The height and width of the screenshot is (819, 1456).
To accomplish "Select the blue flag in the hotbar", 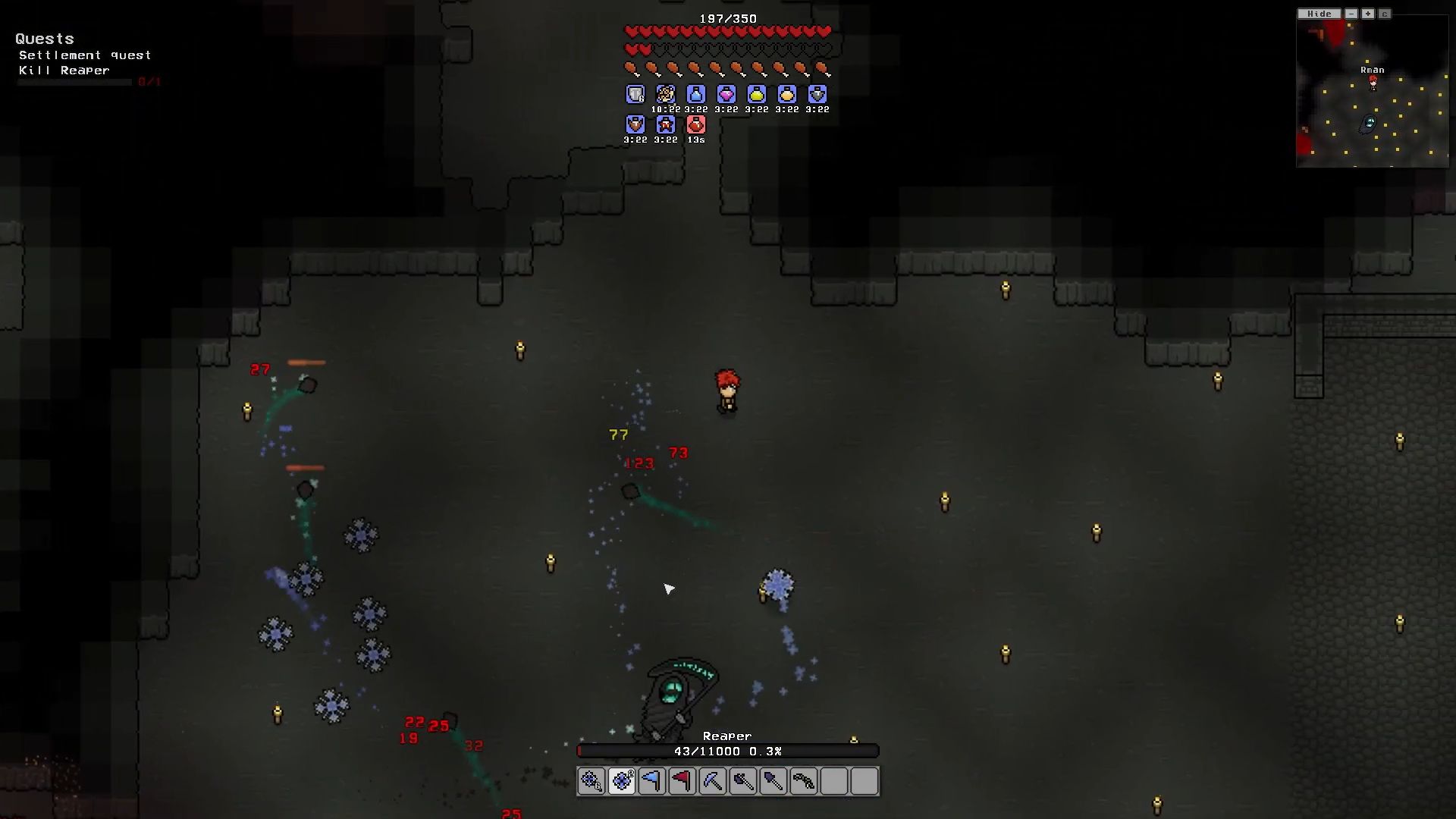I will [x=652, y=781].
